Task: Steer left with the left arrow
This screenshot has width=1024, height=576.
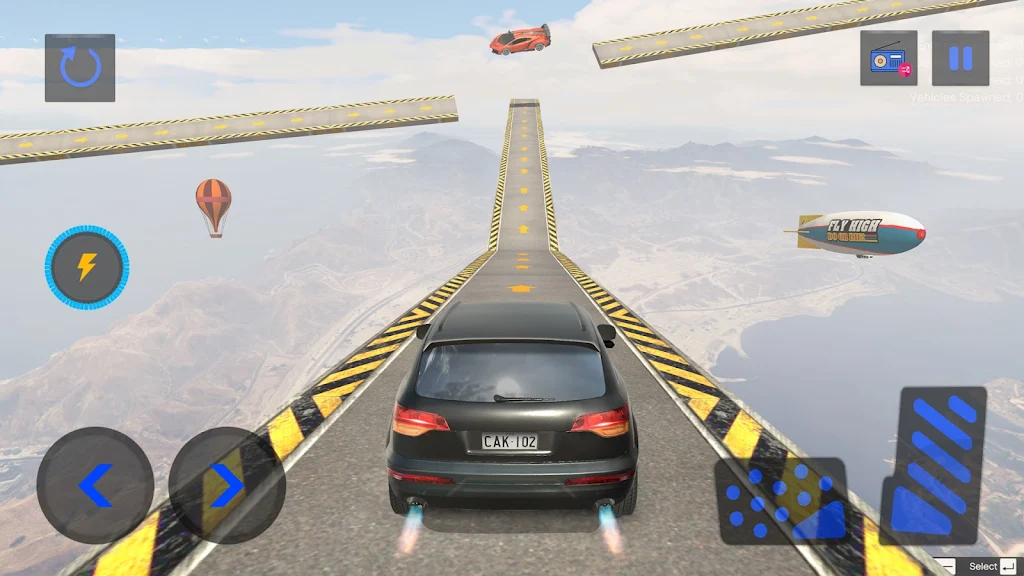Action: (95, 486)
